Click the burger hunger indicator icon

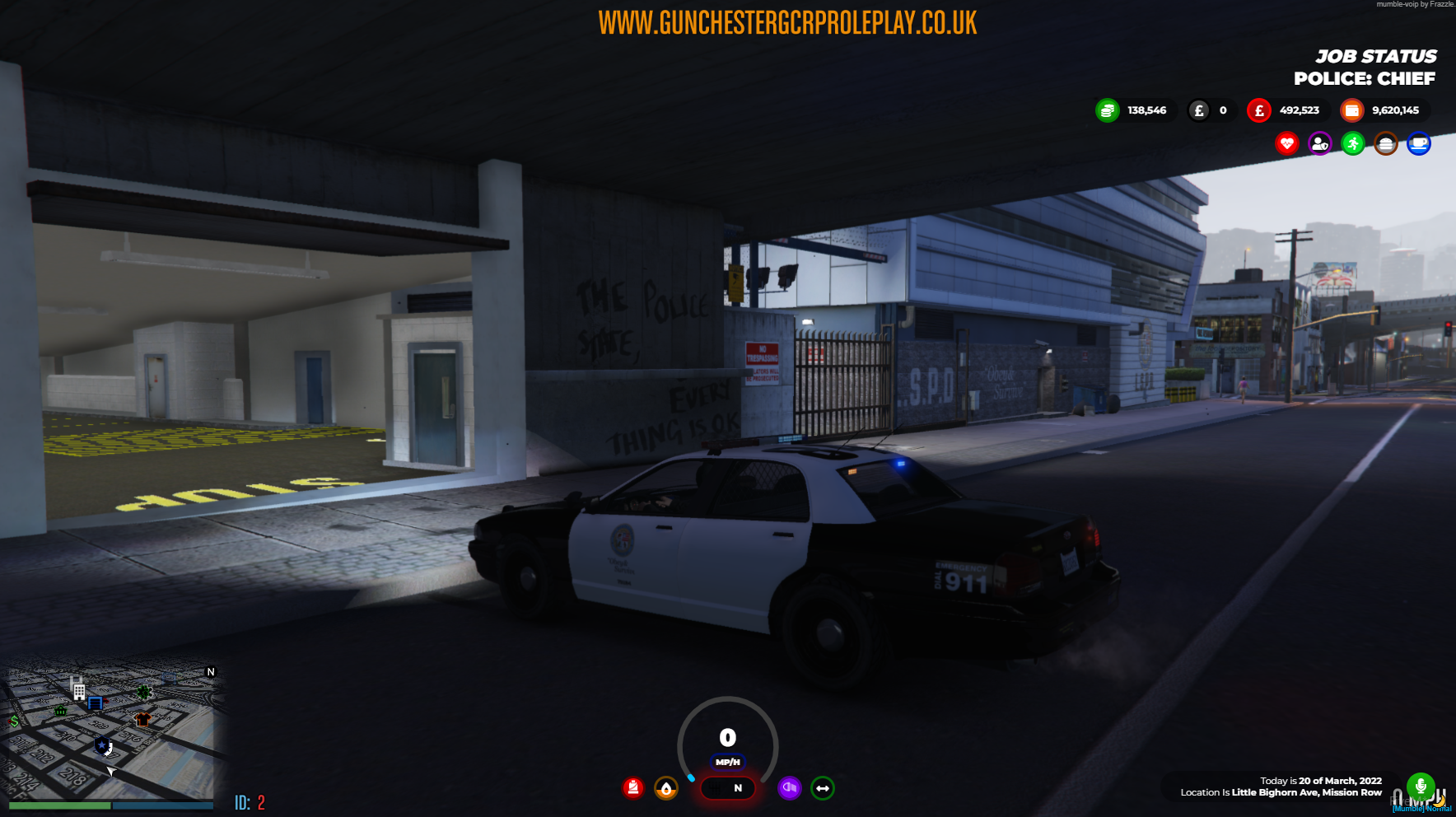point(1386,143)
